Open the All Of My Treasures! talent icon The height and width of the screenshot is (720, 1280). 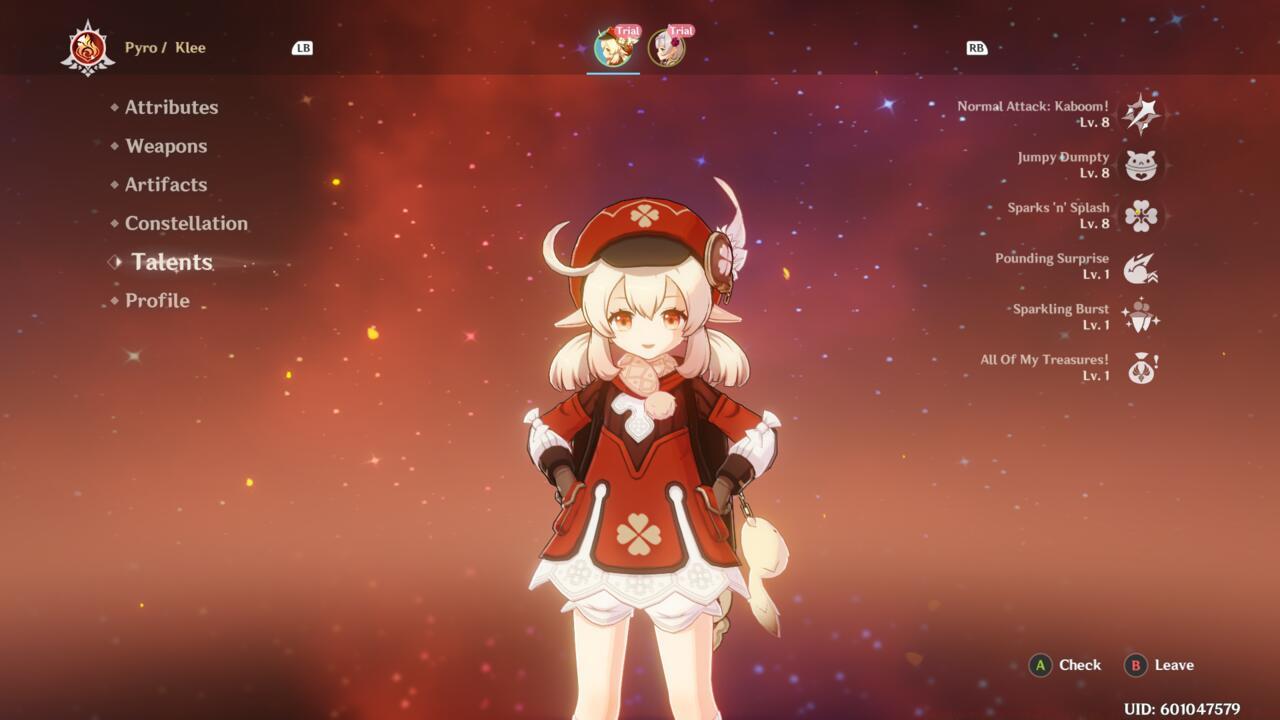(x=1140, y=366)
